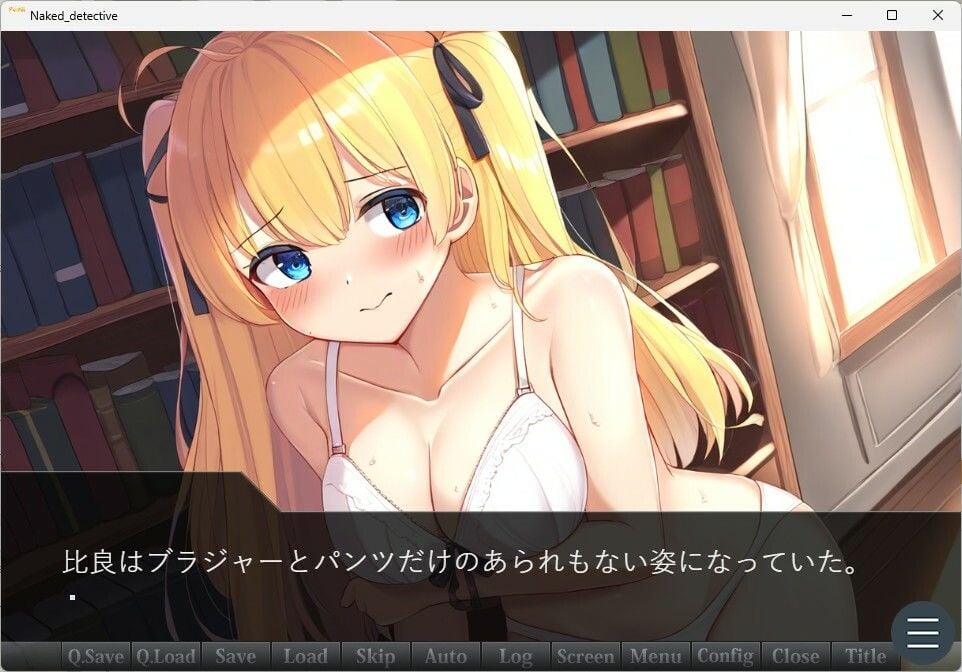The image size is (962, 672).
Task: Close the Naked_detective window
Action: click(x=937, y=15)
